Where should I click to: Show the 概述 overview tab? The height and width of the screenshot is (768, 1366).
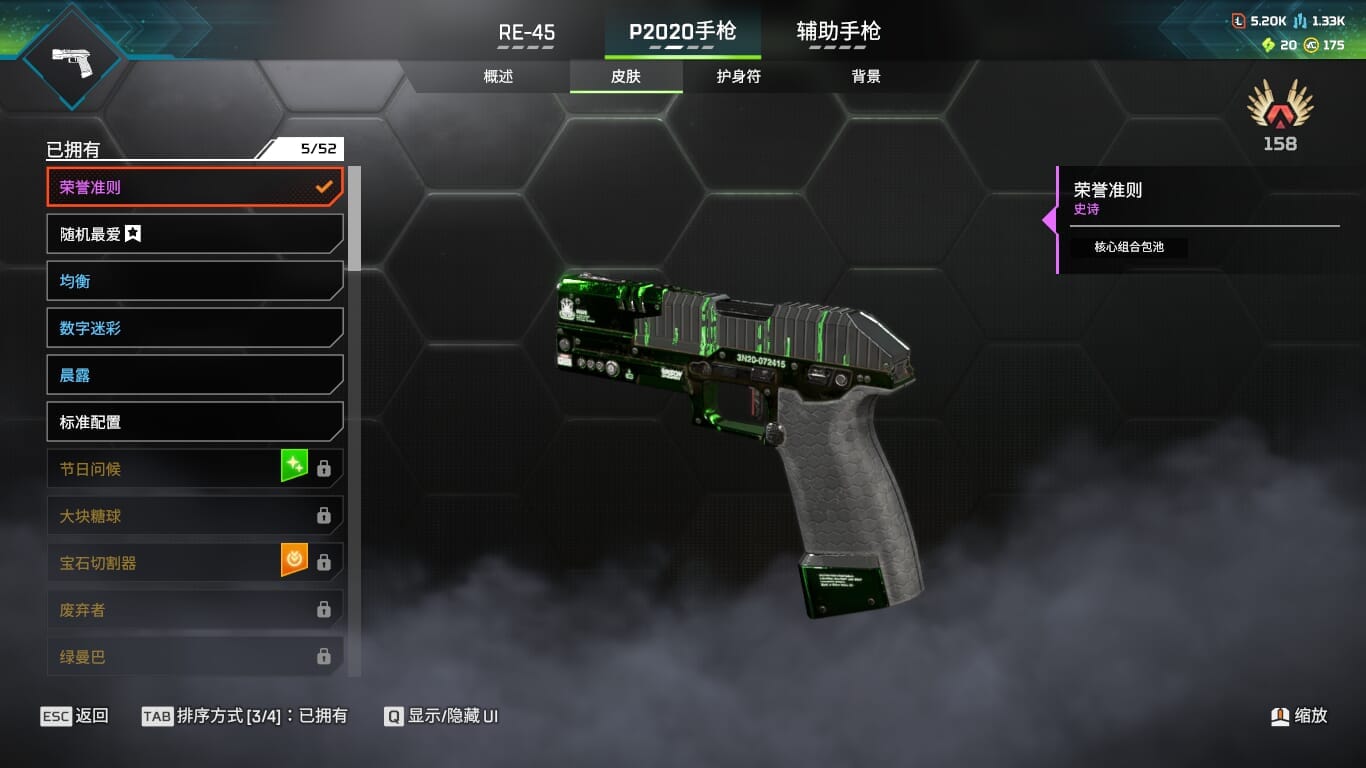click(498, 77)
